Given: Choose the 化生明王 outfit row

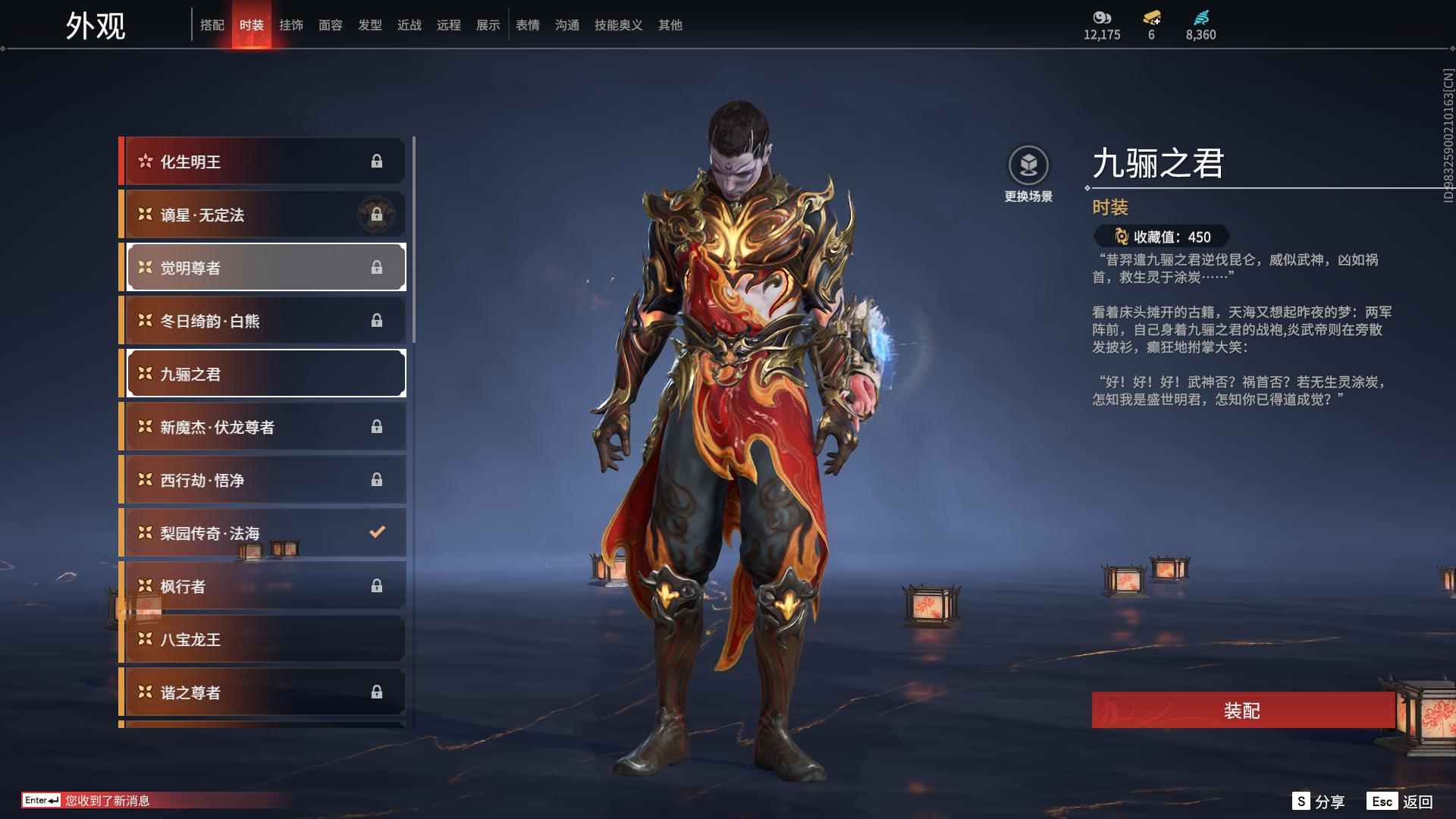Looking at the screenshot, I should (x=264, y=162).
